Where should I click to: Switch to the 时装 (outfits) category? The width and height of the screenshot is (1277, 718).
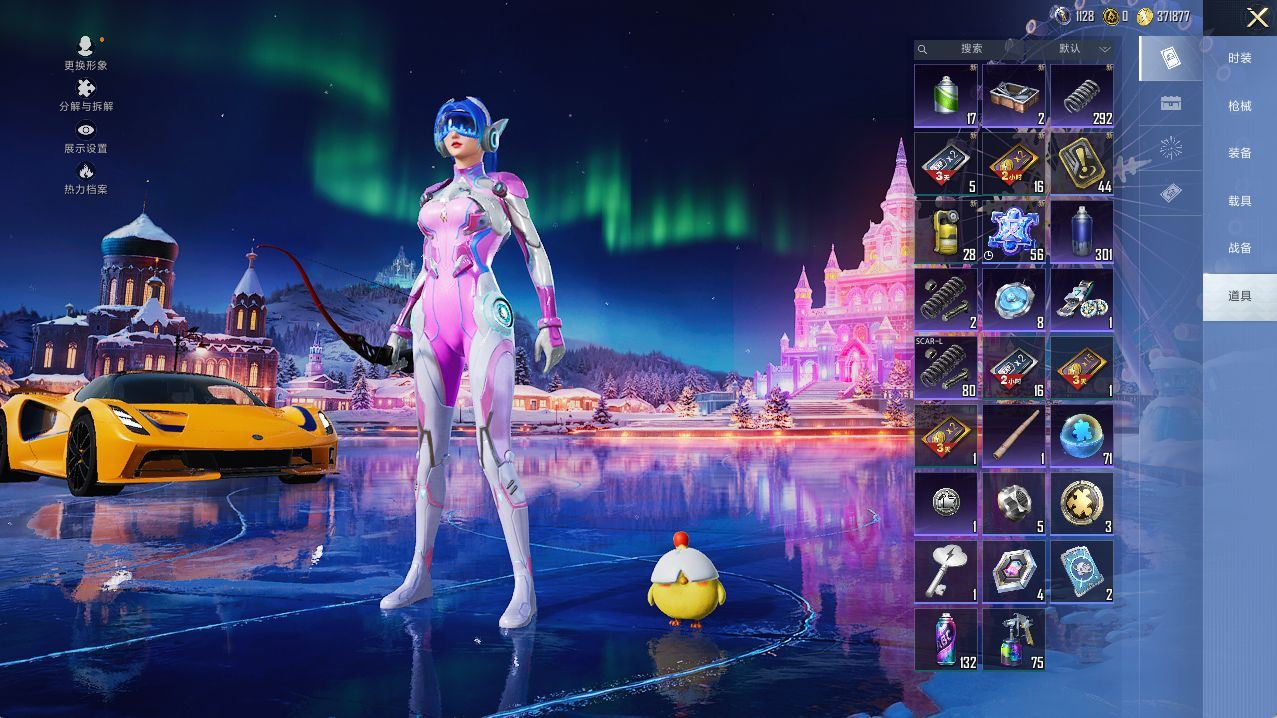(x=1239, y=59)
